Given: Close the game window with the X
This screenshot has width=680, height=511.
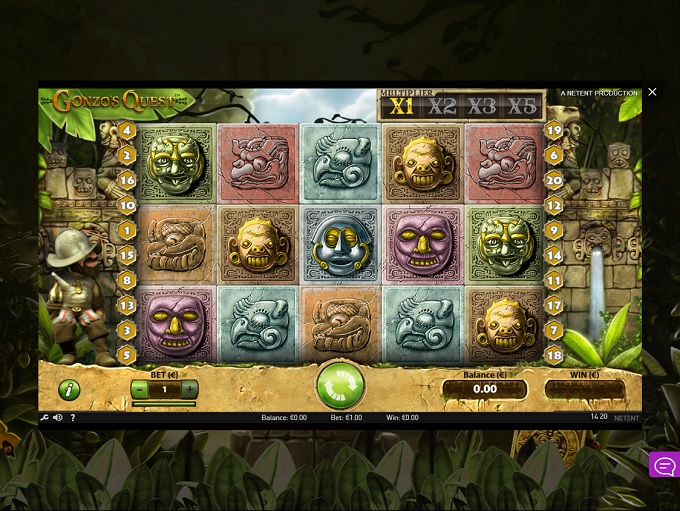Looking at the screenshot, I should pyautogui.click(x=652, y=92).
